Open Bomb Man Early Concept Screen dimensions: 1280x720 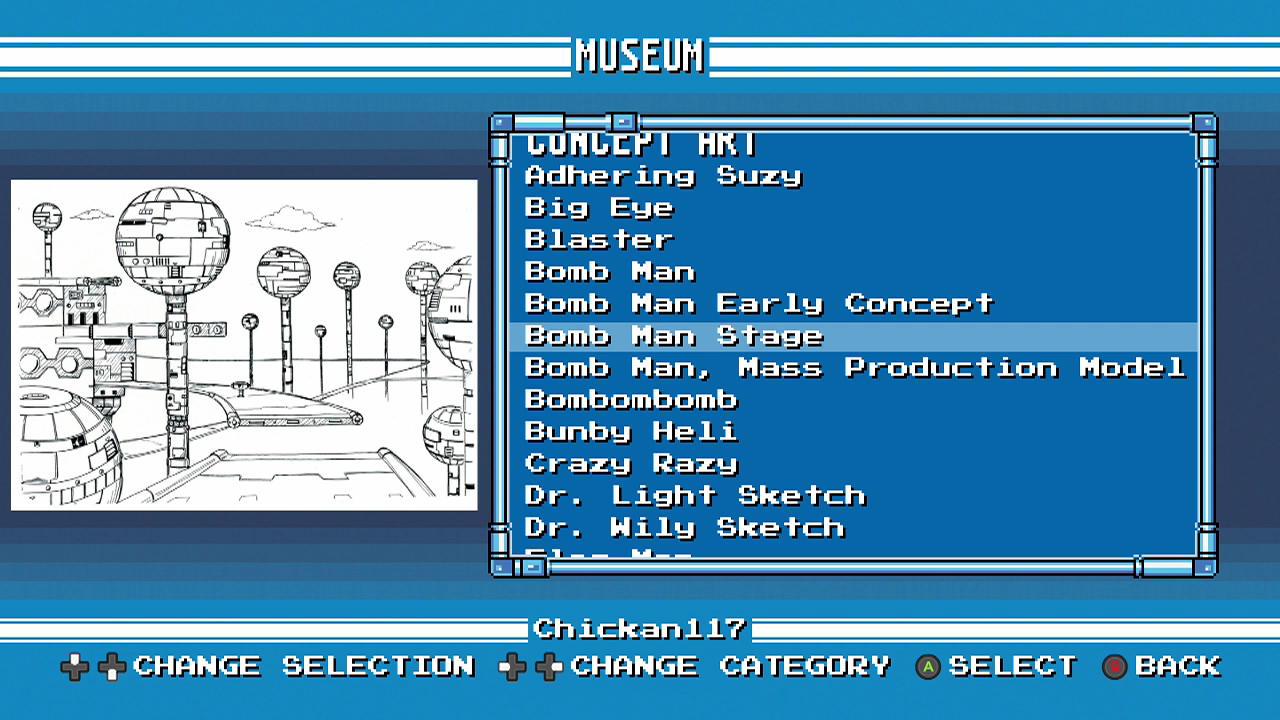click(759, 303)
